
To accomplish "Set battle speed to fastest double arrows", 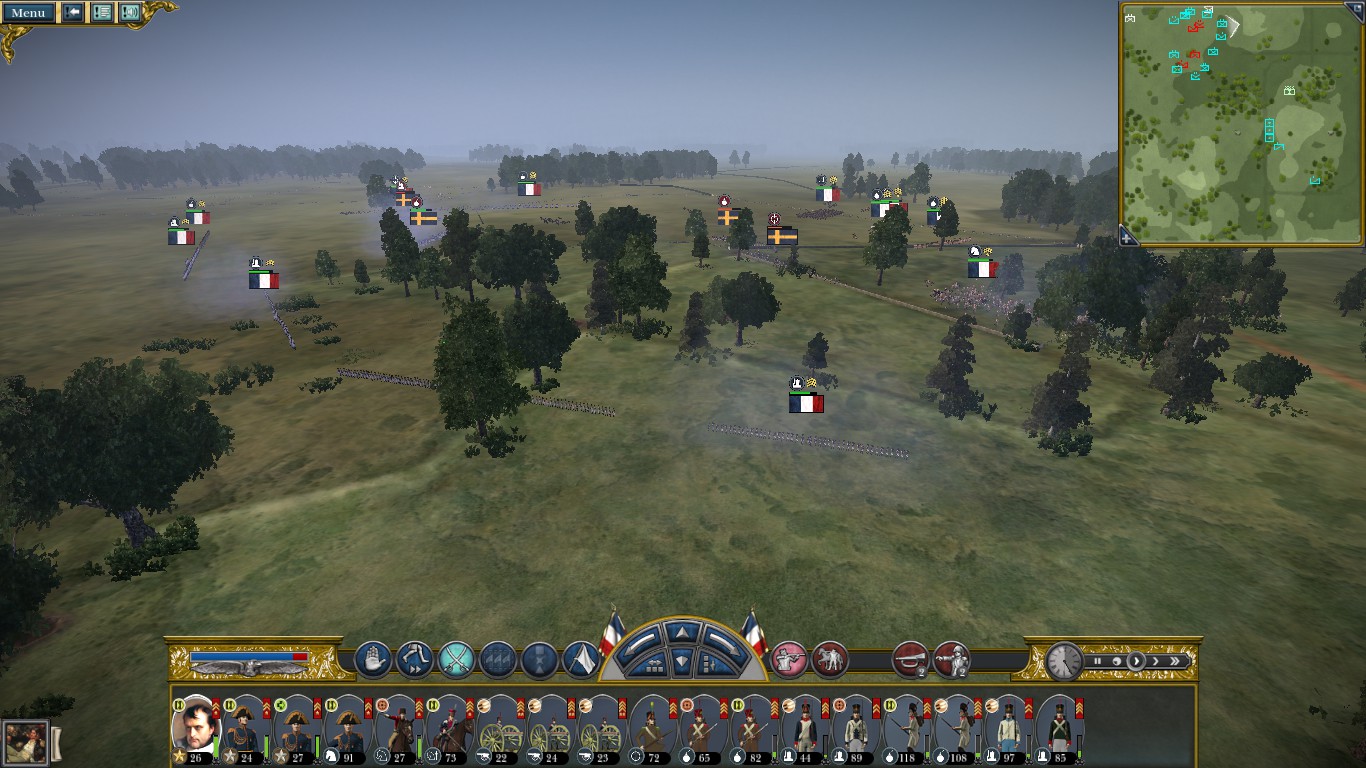I will (1175, 661).
